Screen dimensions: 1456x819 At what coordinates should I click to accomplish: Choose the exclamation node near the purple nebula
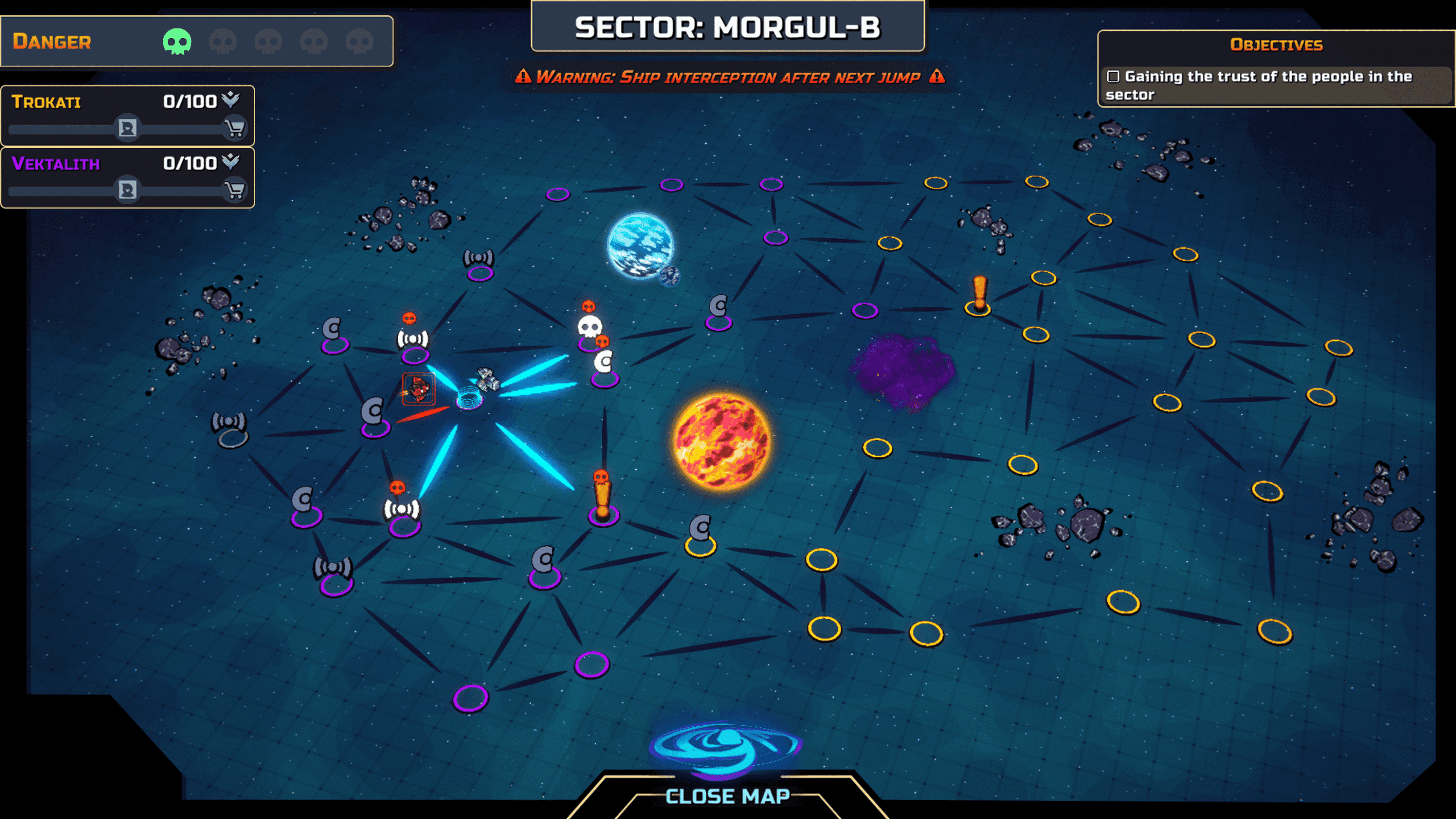click(979, 297)
